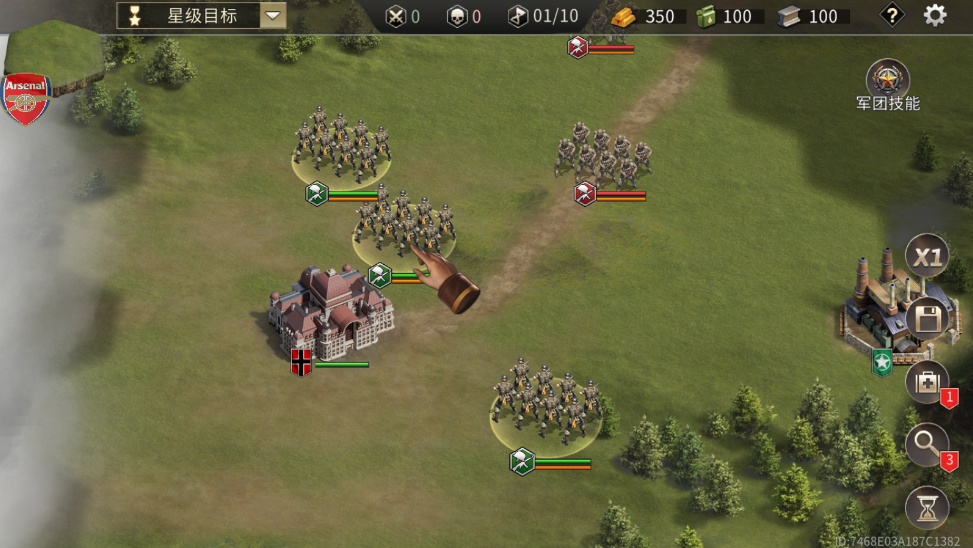Click the magnifying glass search button
This screenshot has width=973, height=548.
tap(927, 444)
